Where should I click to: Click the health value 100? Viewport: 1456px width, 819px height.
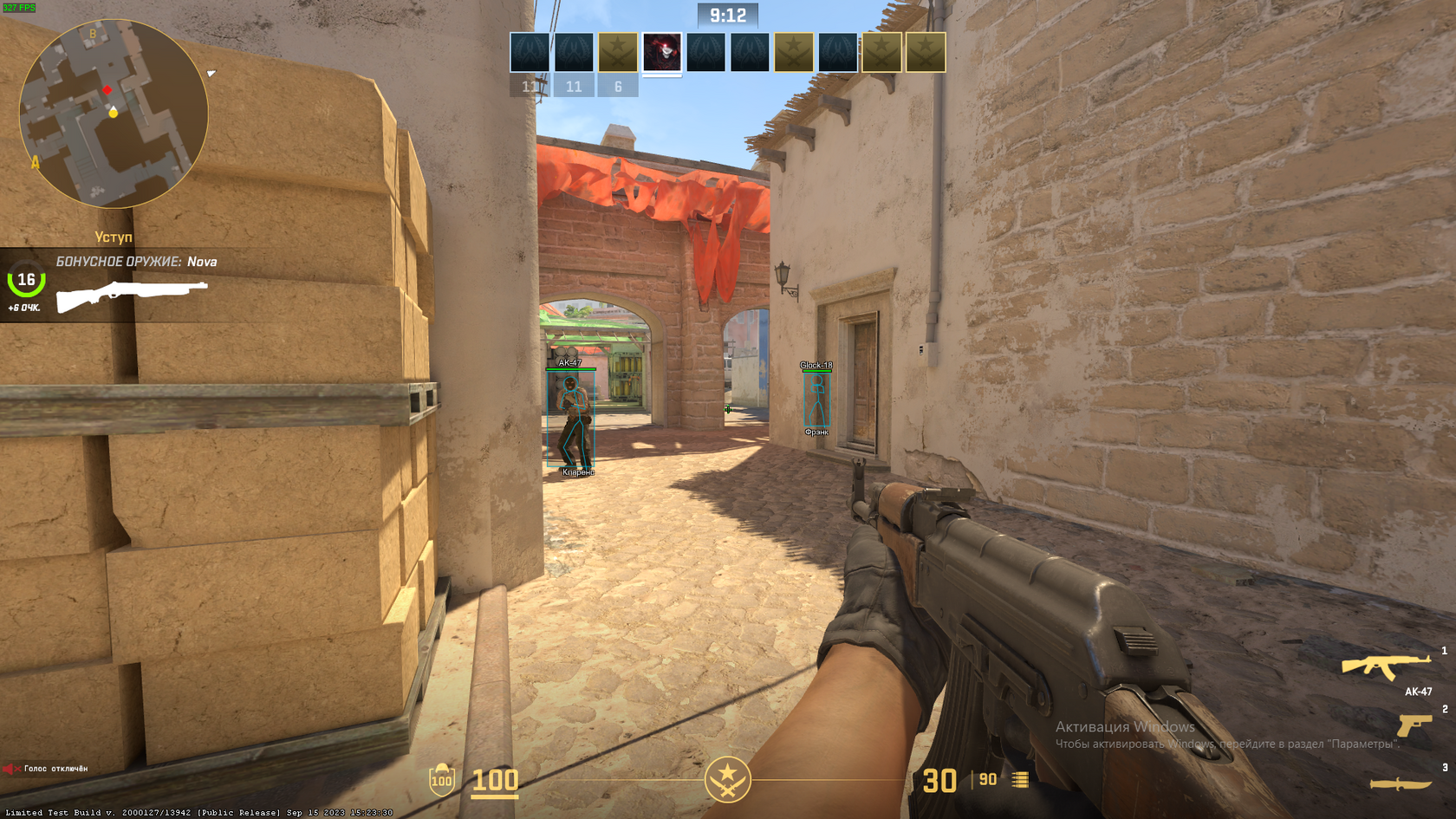point(494,779)
